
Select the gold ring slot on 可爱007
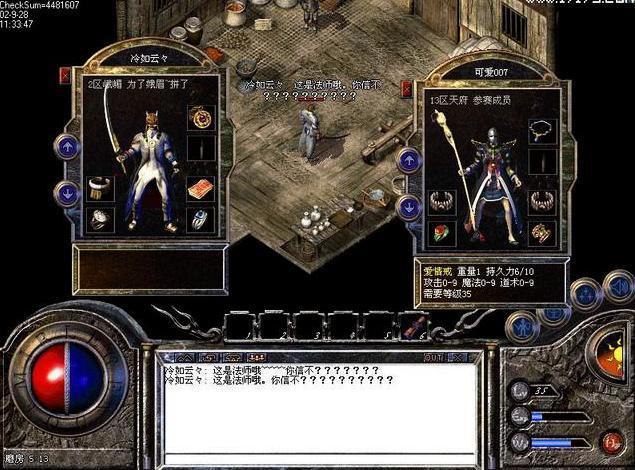(543, 233)
